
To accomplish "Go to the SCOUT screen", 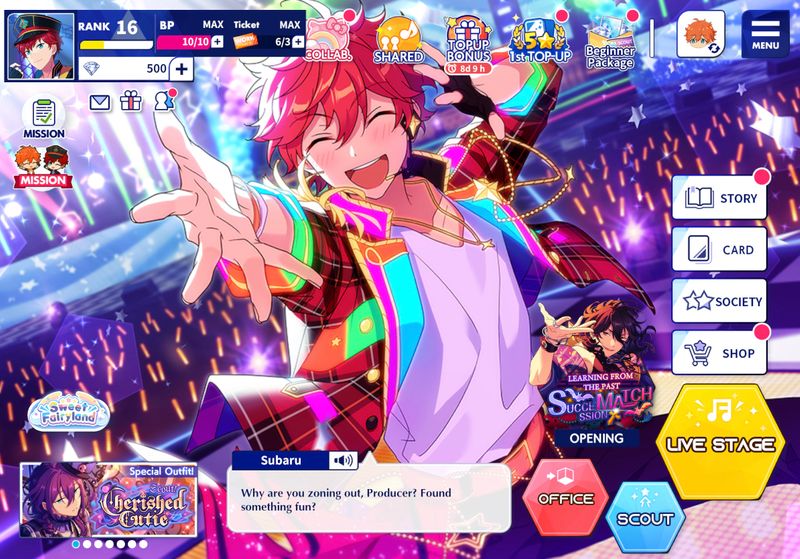I will tap(646, 517).
